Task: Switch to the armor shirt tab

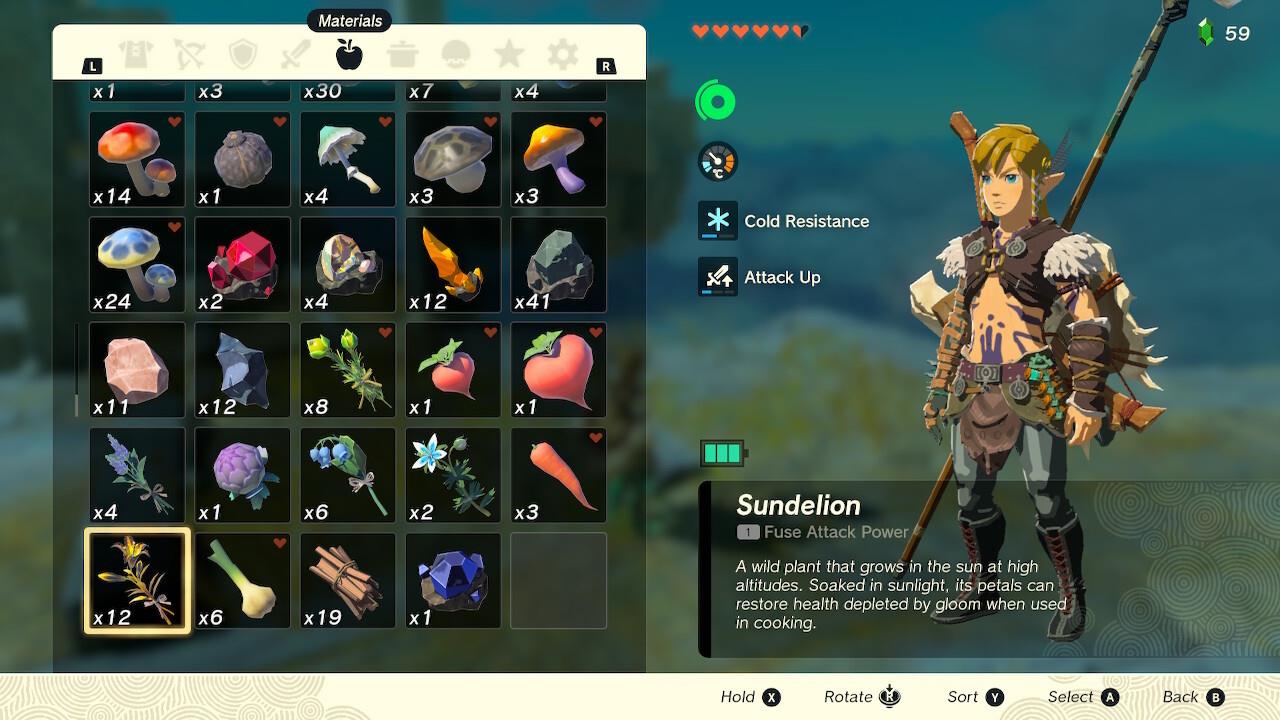Action: point(135,54)
